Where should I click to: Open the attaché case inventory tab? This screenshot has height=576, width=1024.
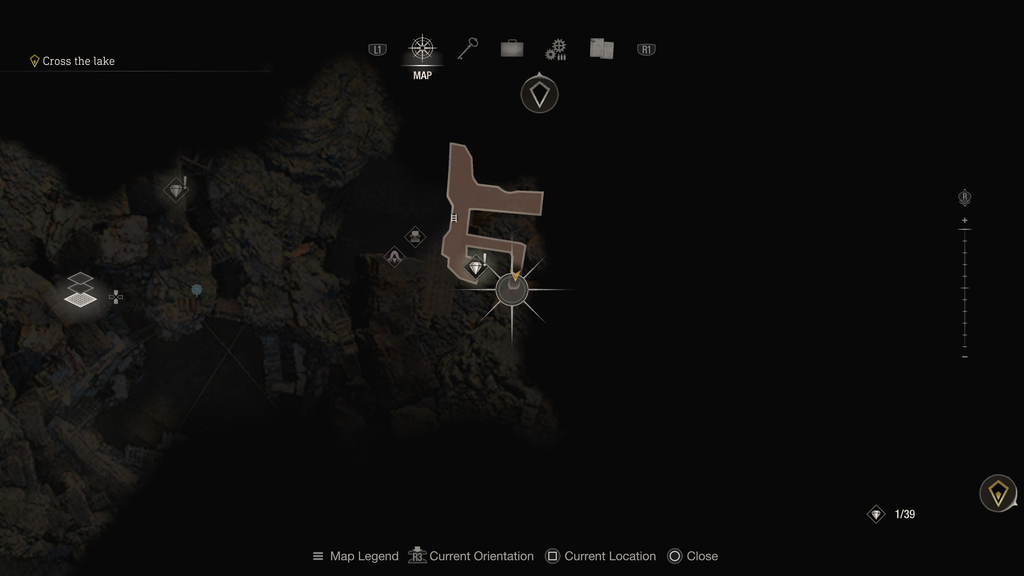pyautogui.click(x=512, y=48)
